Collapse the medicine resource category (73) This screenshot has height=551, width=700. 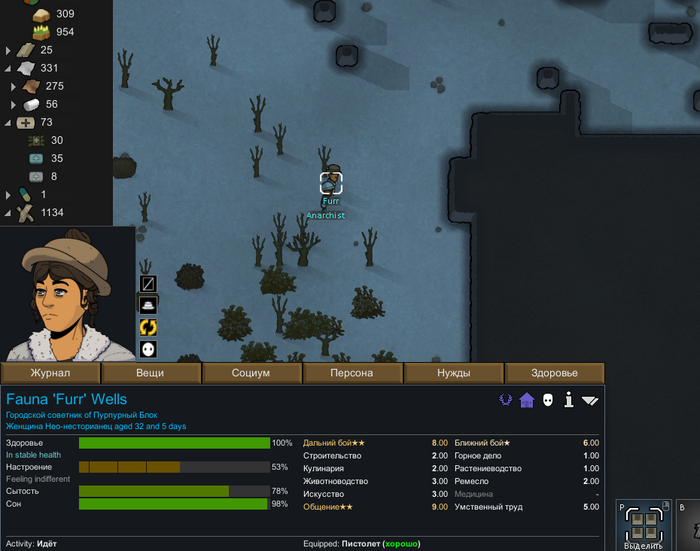click(9, 123)
